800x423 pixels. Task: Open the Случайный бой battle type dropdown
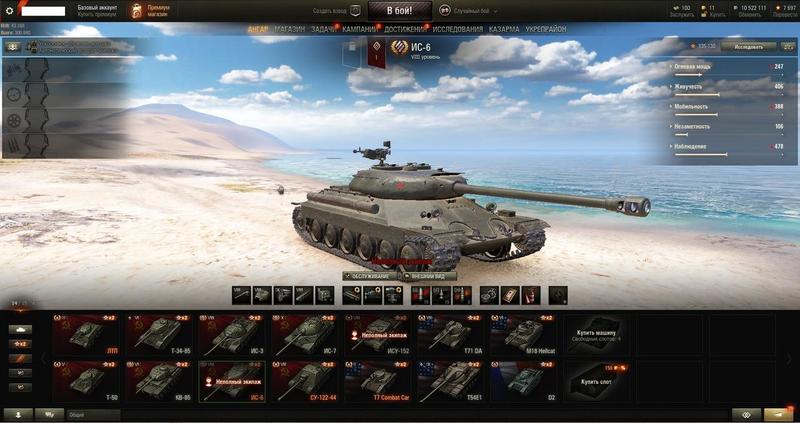click(x=469, y=10)
